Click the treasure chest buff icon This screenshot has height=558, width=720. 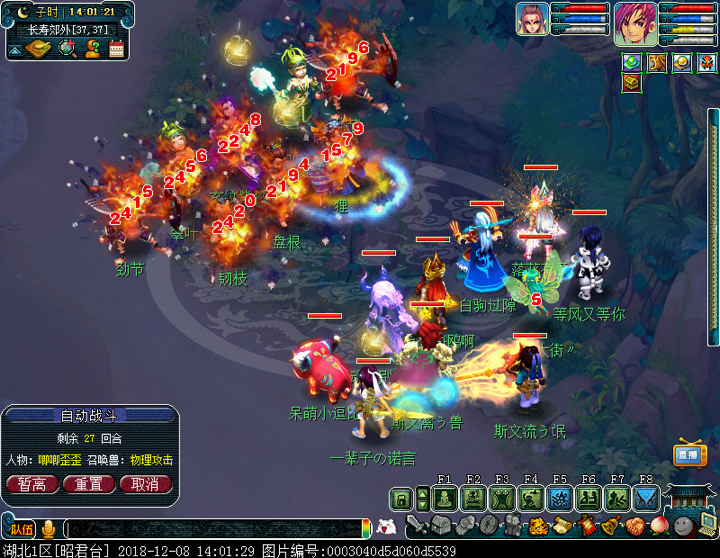[x=632, y=83]
